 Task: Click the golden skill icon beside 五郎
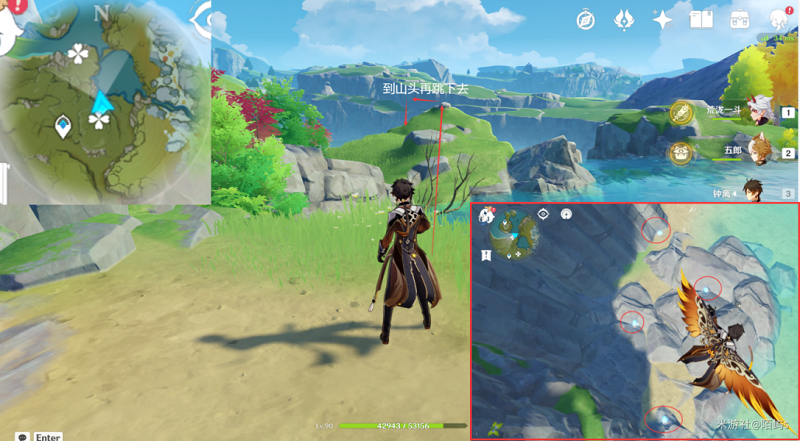click(682, 153)
